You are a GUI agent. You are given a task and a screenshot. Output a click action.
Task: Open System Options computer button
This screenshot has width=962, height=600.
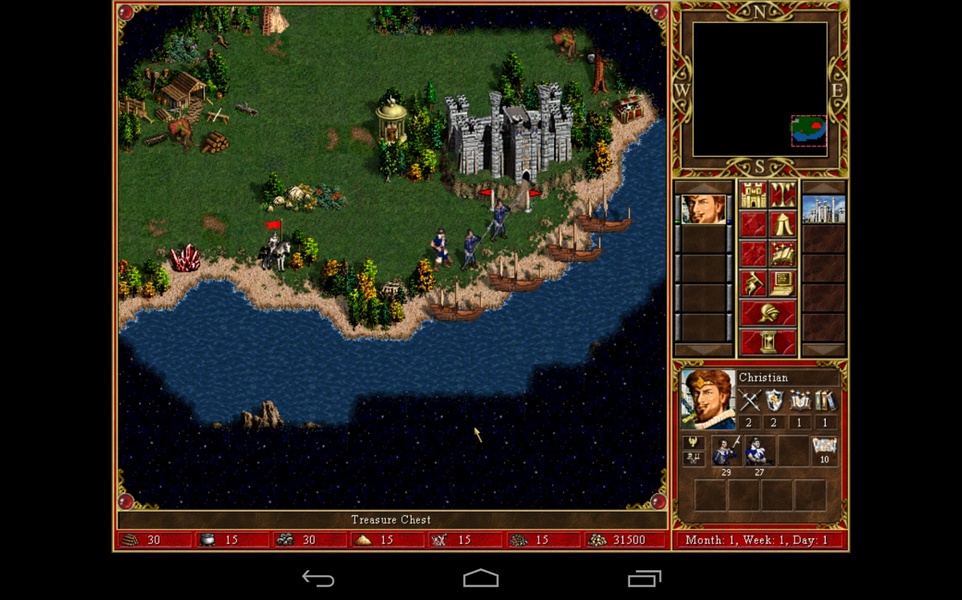click(783, 284)
